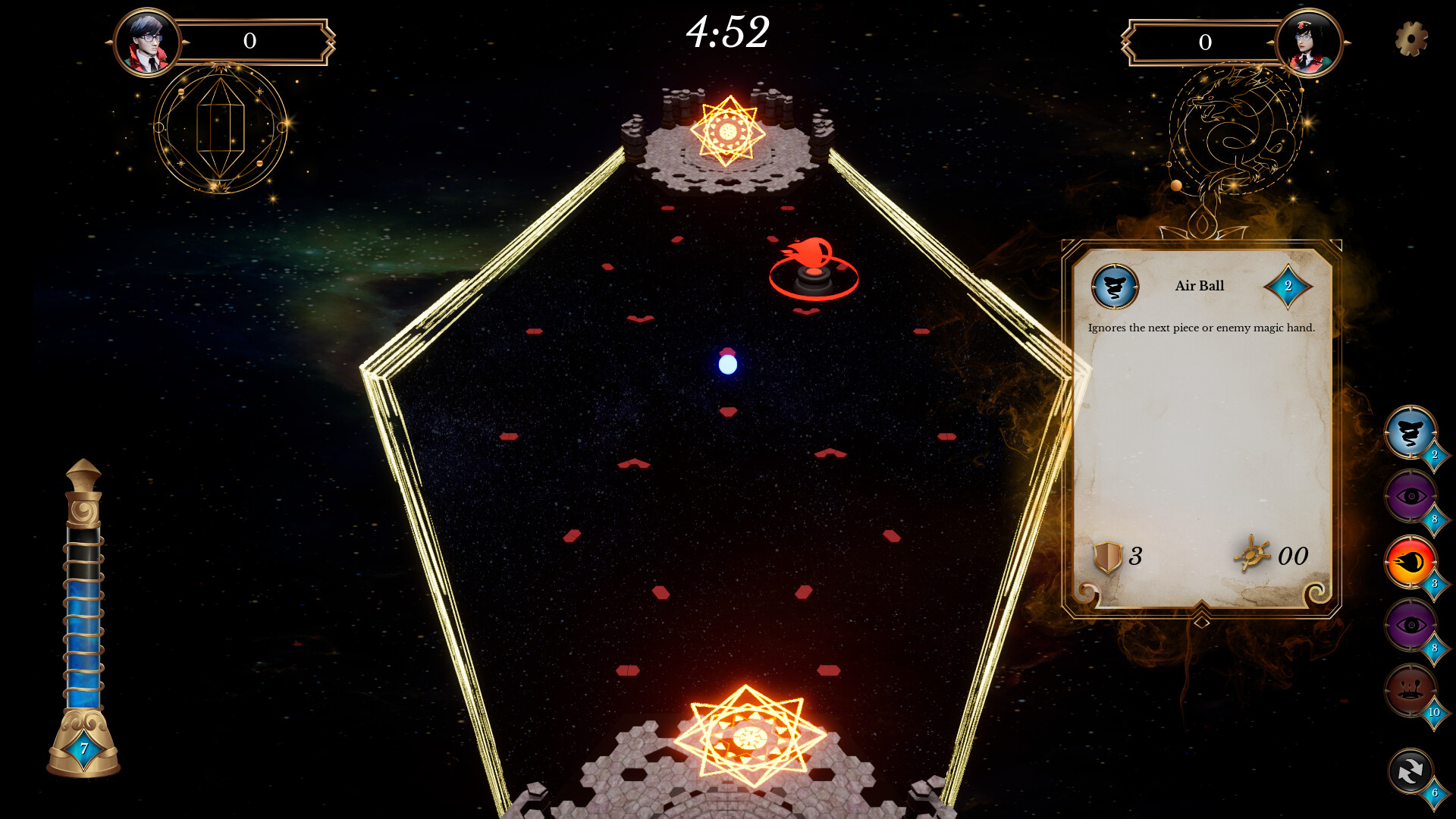Image resolution: width=1456 pixels, height=819 pixels.
Task: Toggle the Air Ball card's tornado emblem
Action: click(x=1115, y=287)
